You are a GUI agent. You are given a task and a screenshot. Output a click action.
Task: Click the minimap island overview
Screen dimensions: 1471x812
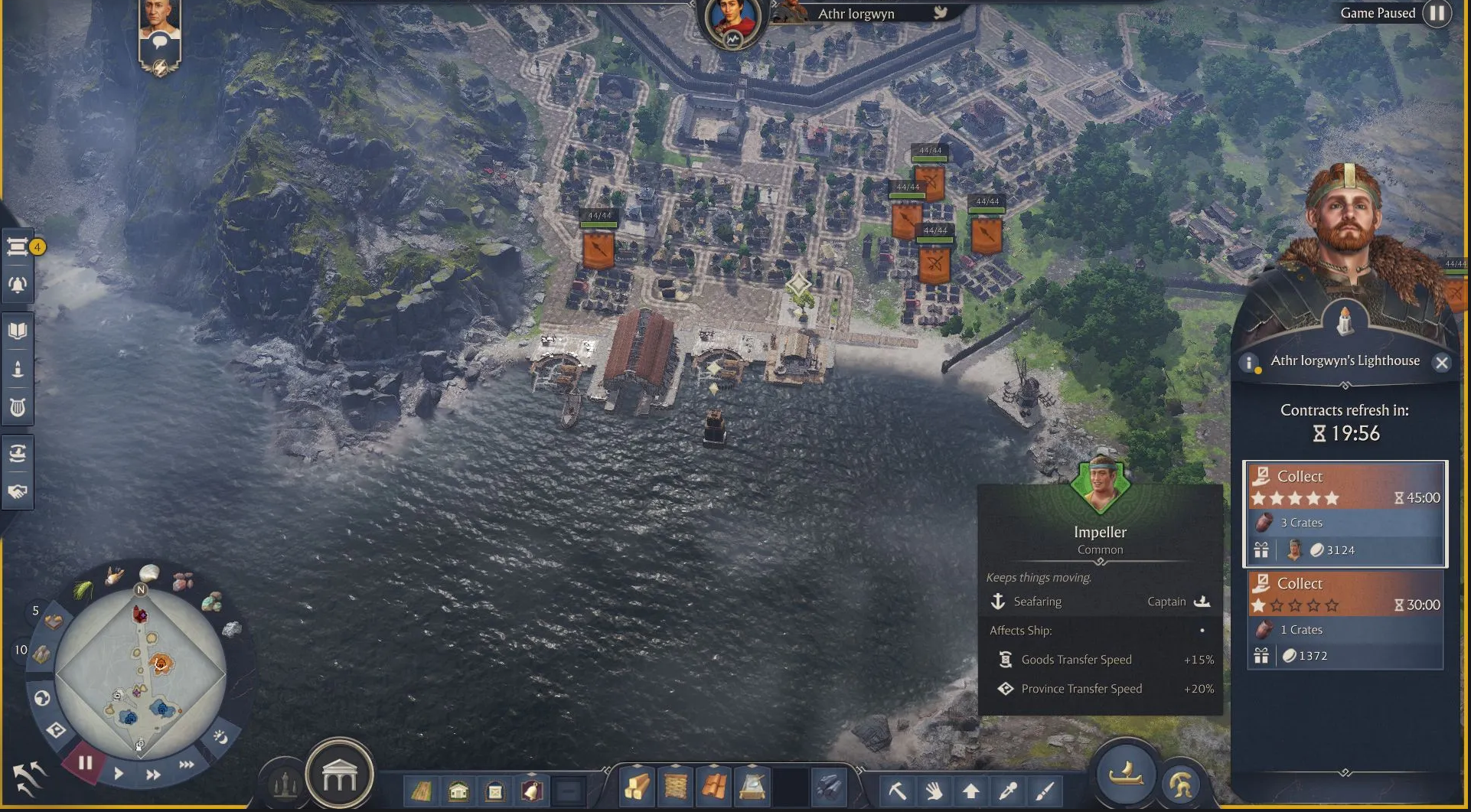140,673
